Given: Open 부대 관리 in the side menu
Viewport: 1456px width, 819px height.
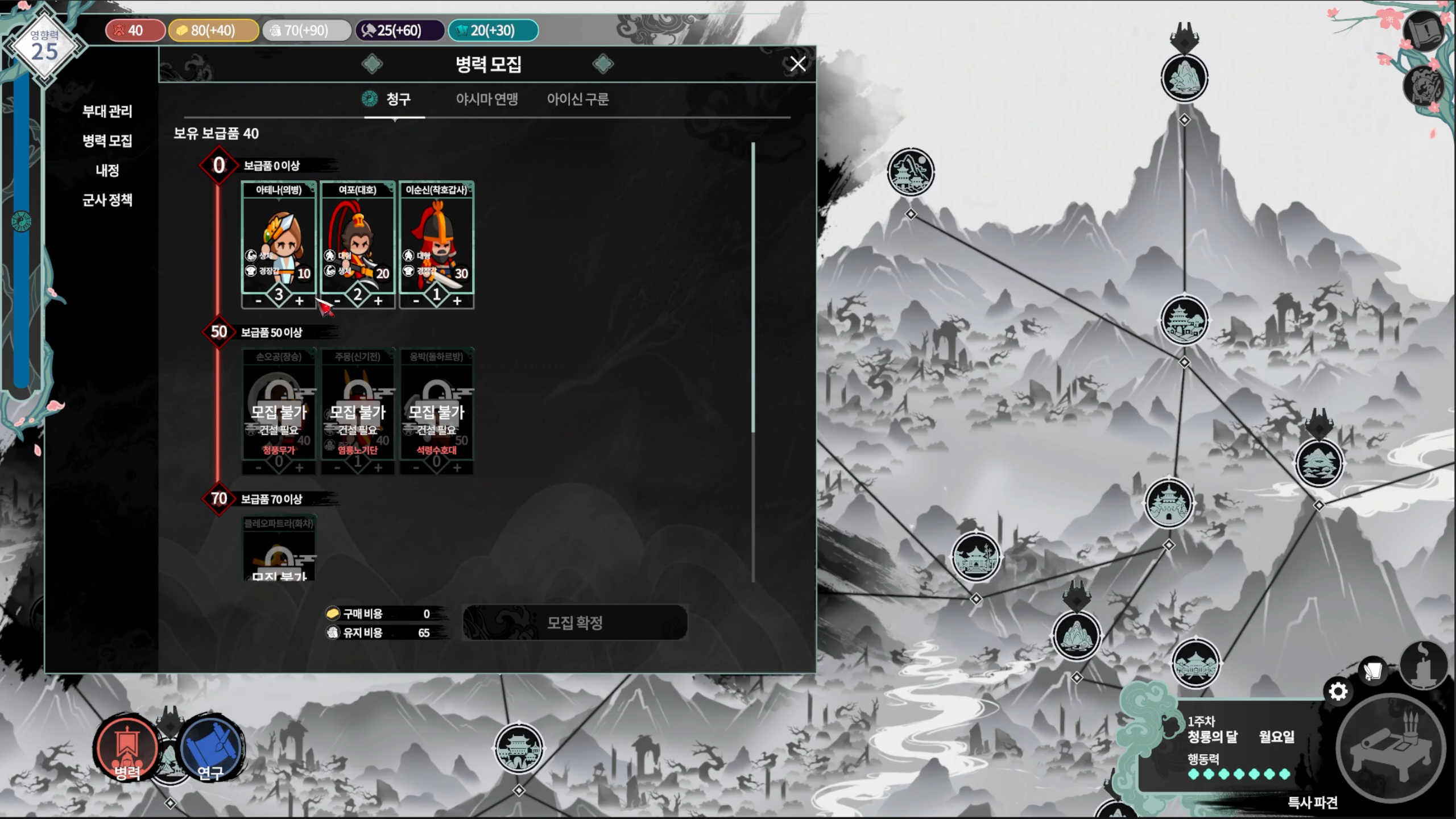Looking at the screenshot, I should point(107,111).
